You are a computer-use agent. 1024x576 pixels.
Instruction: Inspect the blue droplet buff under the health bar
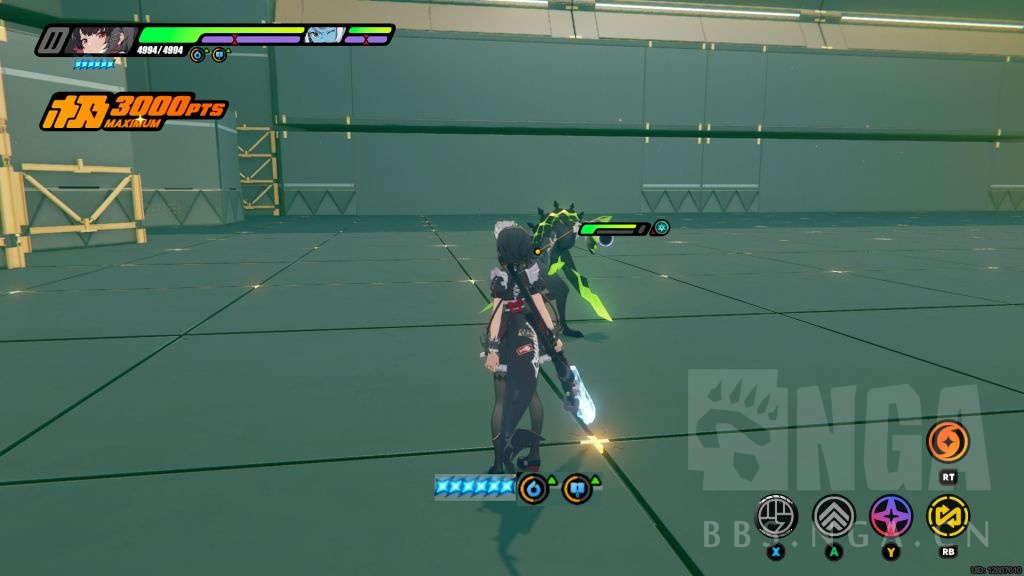tap(197, 54)
